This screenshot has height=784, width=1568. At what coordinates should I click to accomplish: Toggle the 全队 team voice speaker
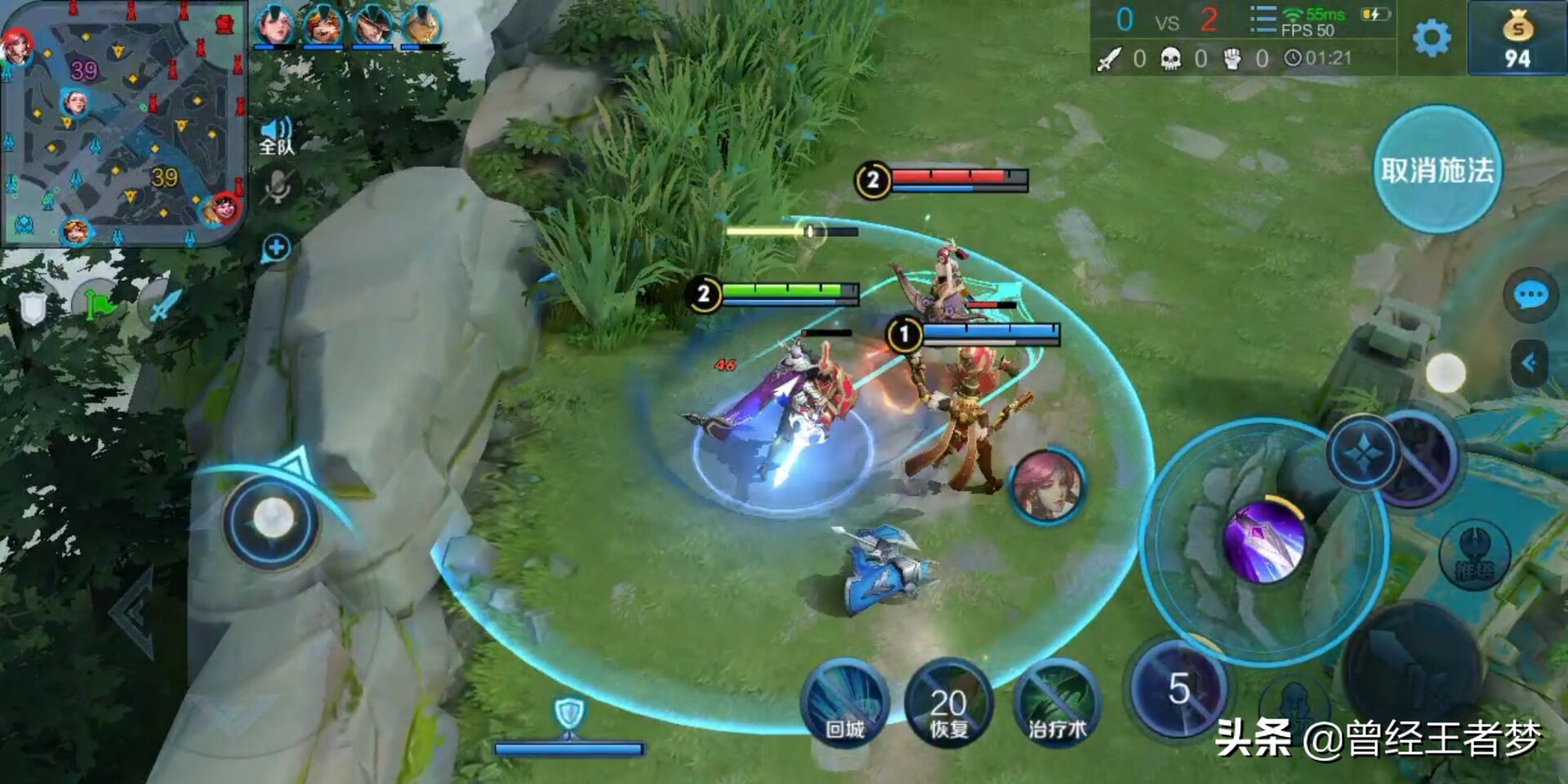[277, 136]
